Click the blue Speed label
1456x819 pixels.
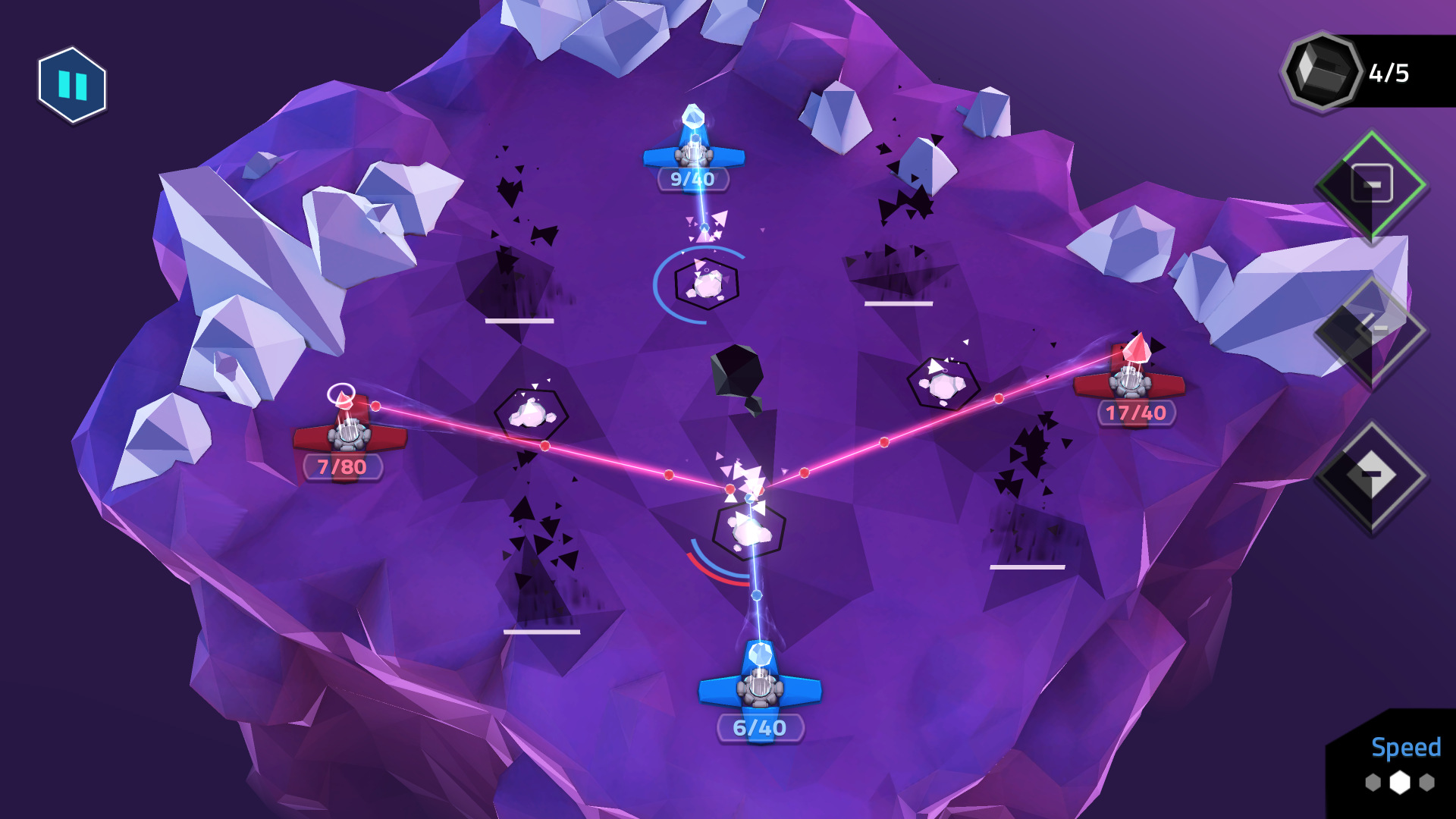click(x=1407, y=748)
